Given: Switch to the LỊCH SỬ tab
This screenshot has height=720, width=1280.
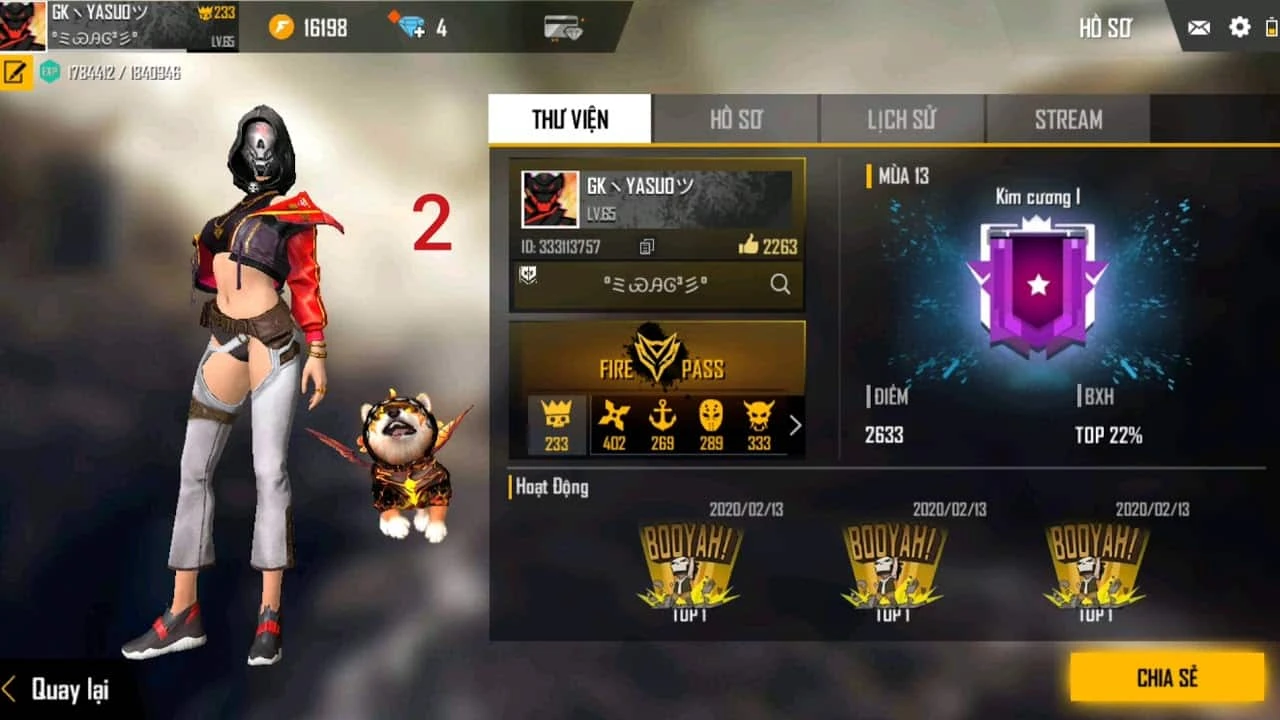Looking at the screenshot, I should pos(901,119).
